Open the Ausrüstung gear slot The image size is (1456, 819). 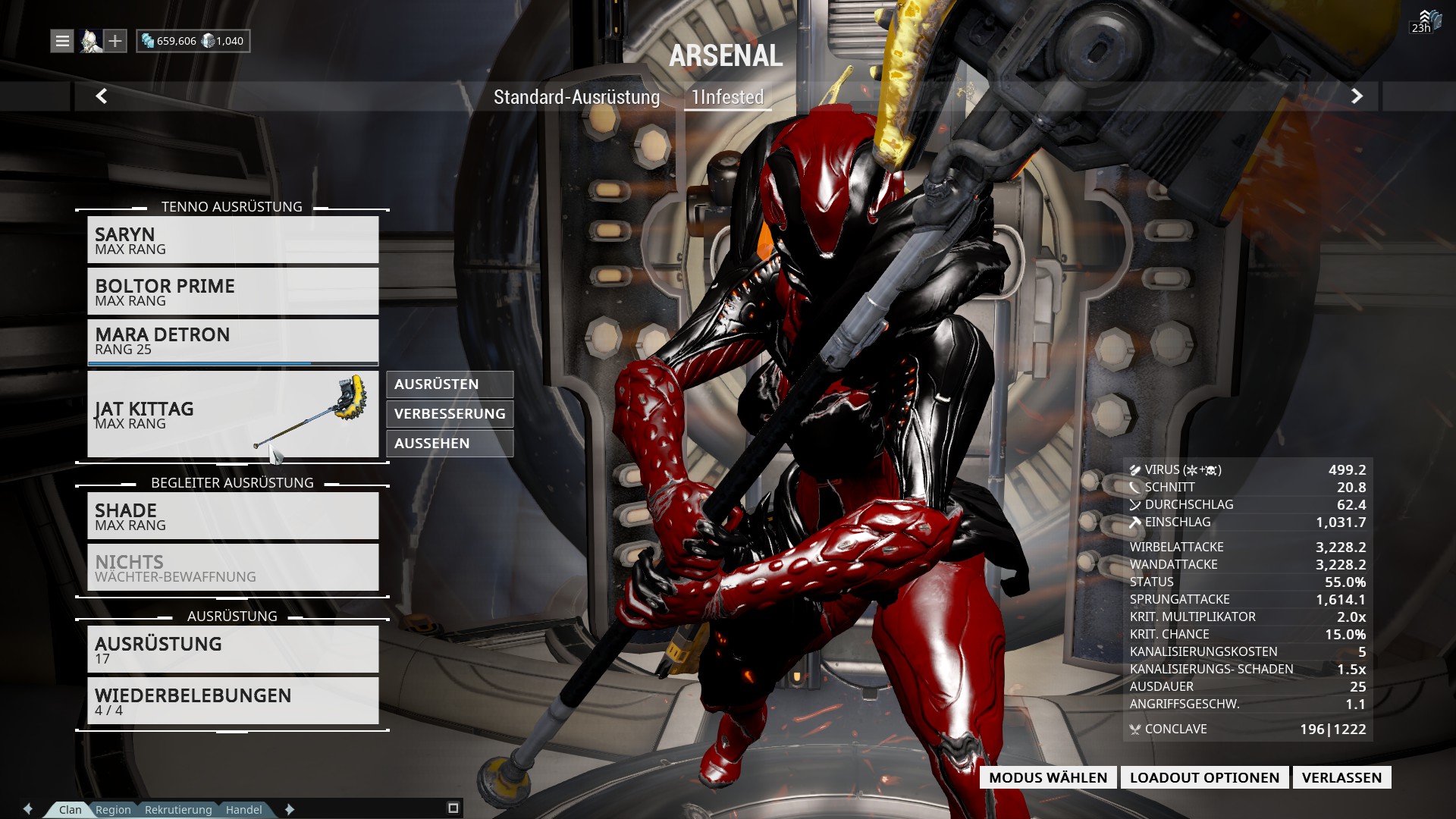[x=233, y=650]
